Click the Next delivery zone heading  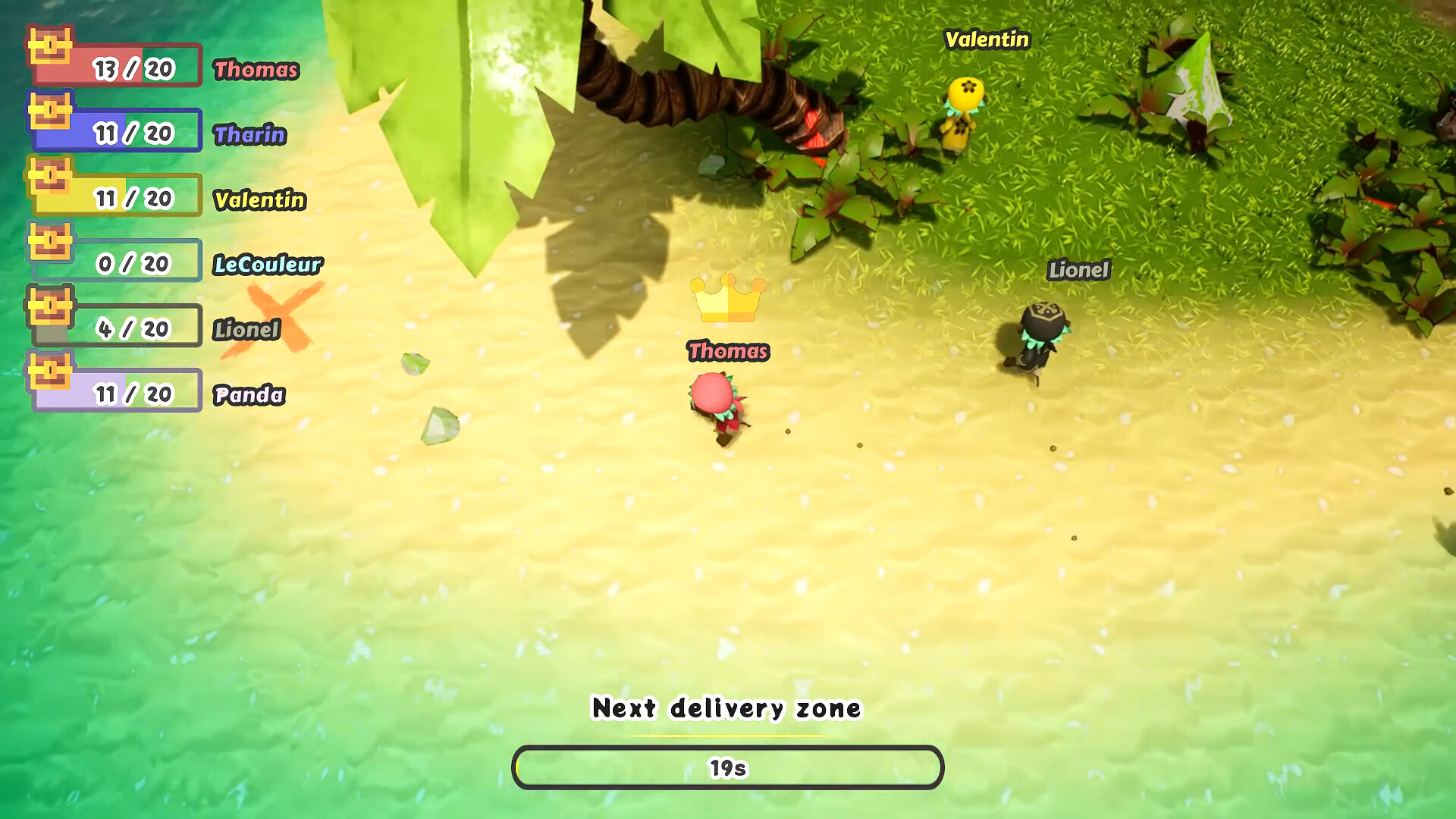point(726,709)
